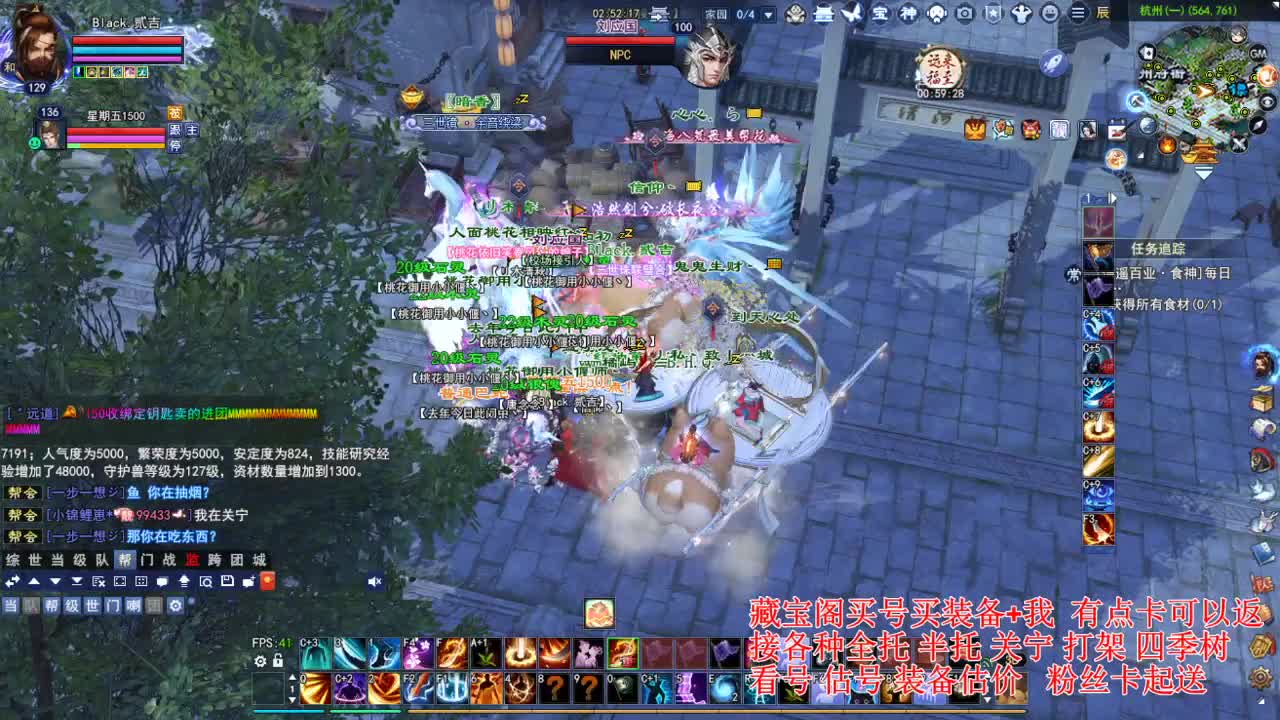
Task: Open the emoji face icon on top bar
Action: pos(1049,14)
